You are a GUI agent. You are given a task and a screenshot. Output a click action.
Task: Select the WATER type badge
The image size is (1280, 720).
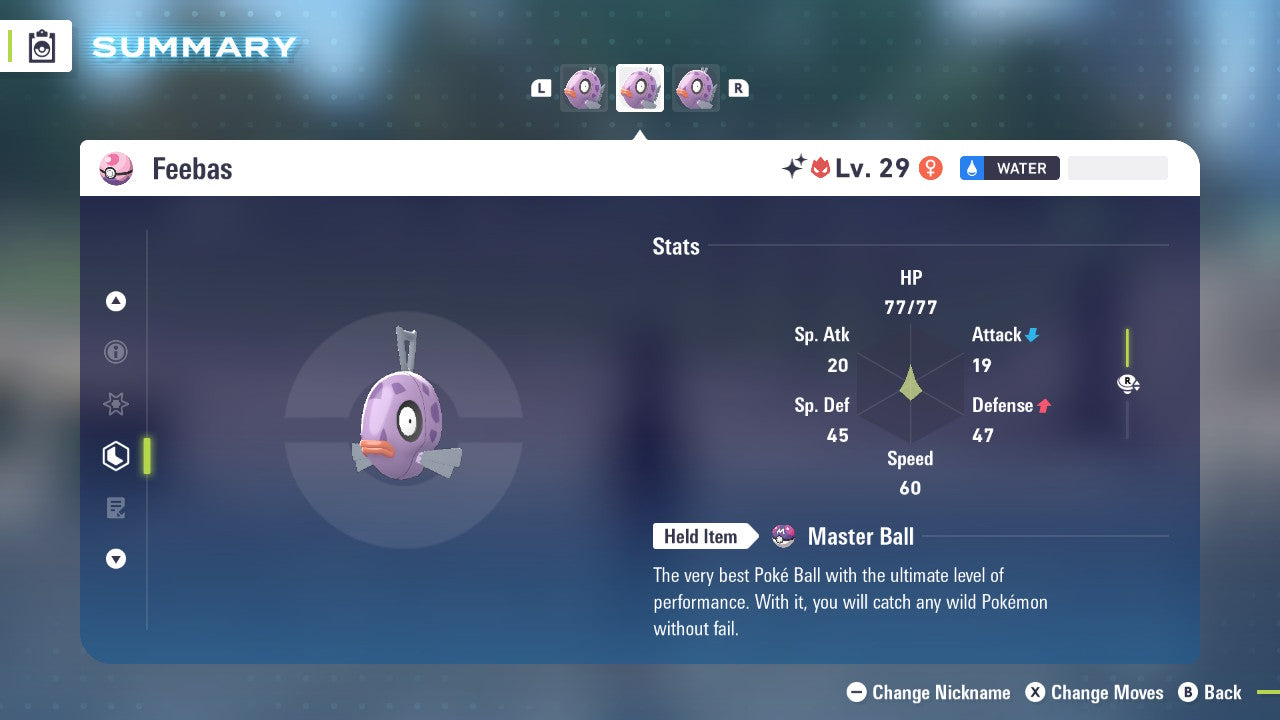[1009, 168]
